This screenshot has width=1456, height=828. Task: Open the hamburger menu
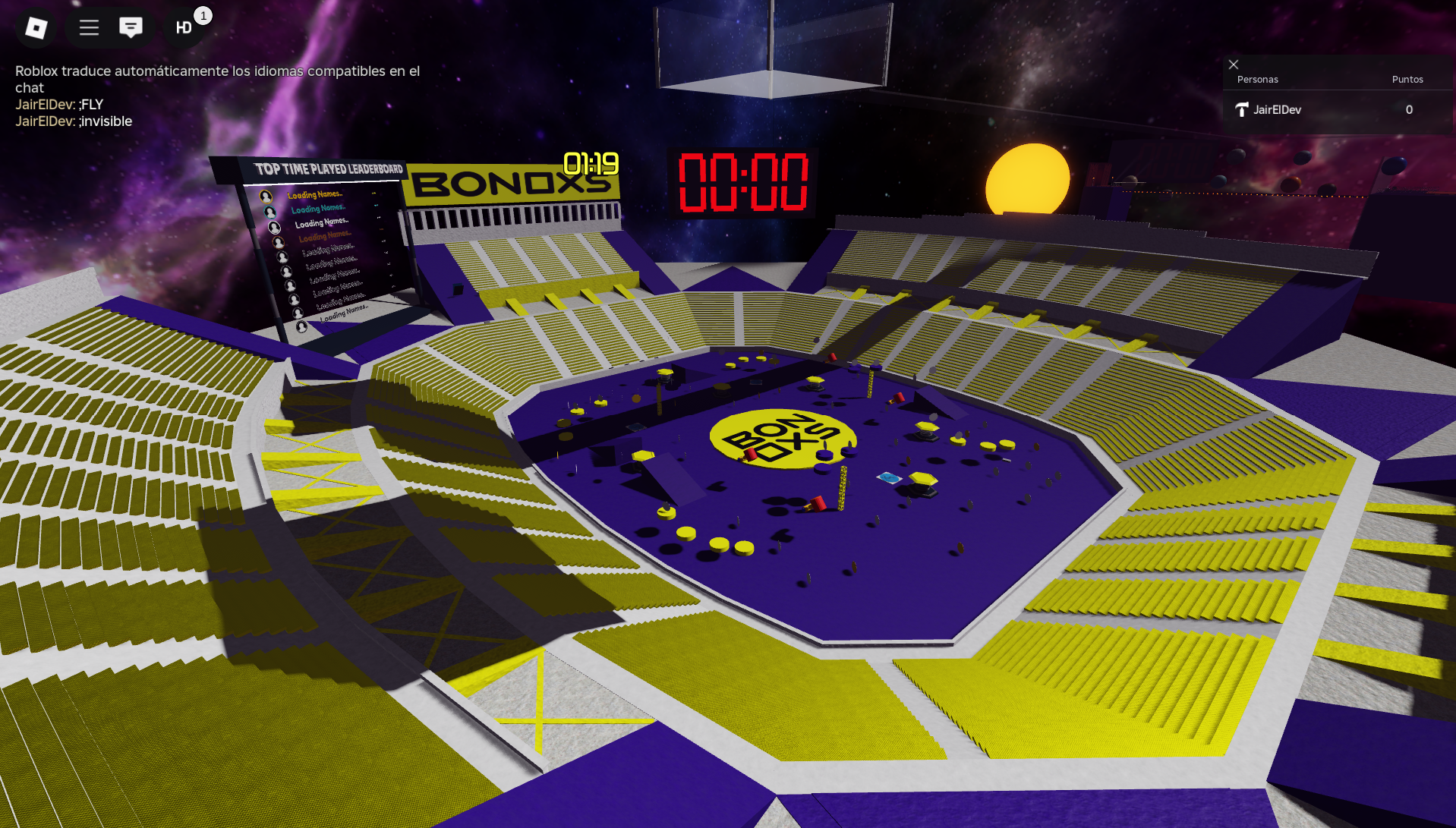[x=90, y=28]
